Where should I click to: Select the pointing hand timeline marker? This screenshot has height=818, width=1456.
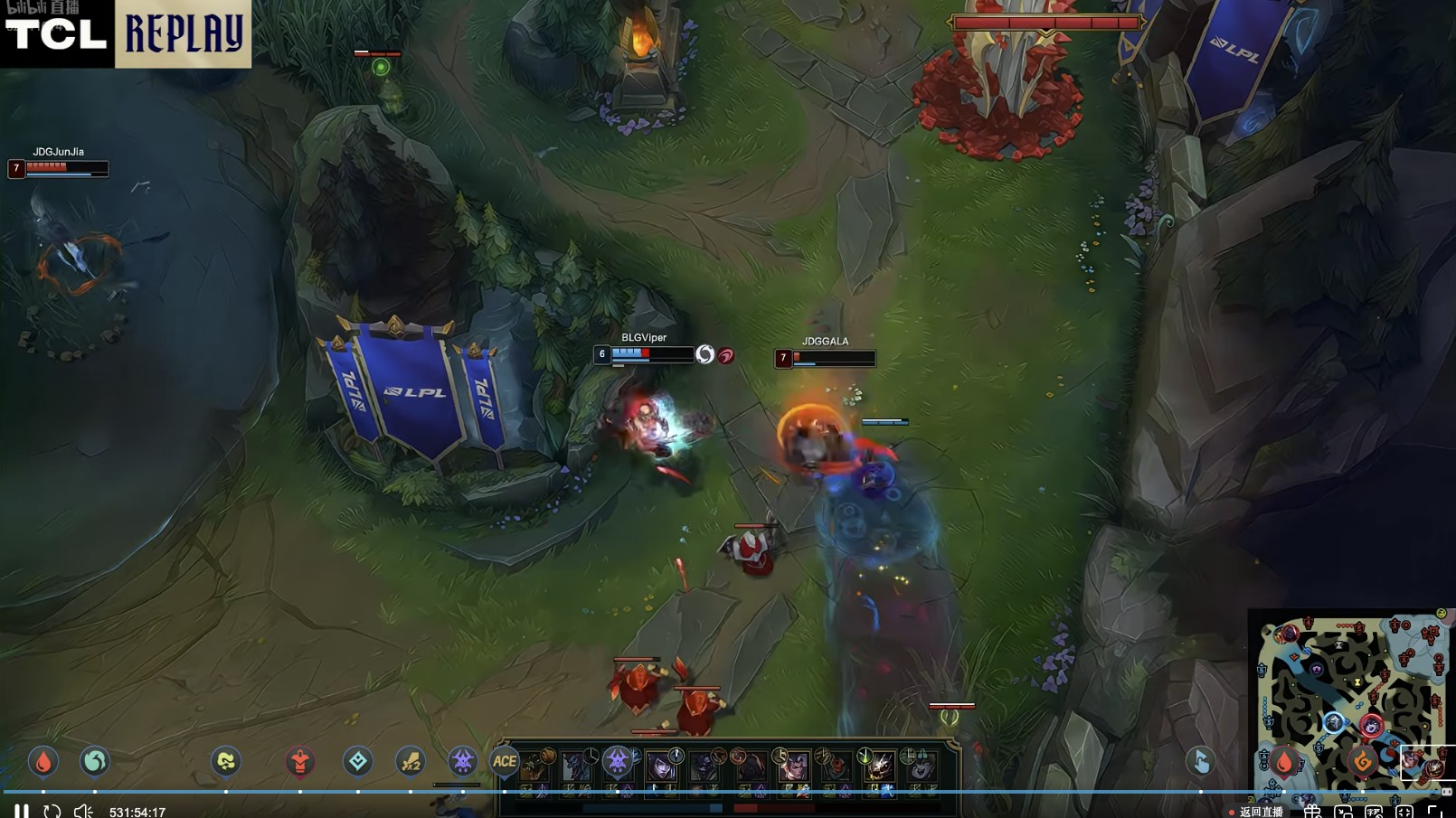pos(1201,762)
